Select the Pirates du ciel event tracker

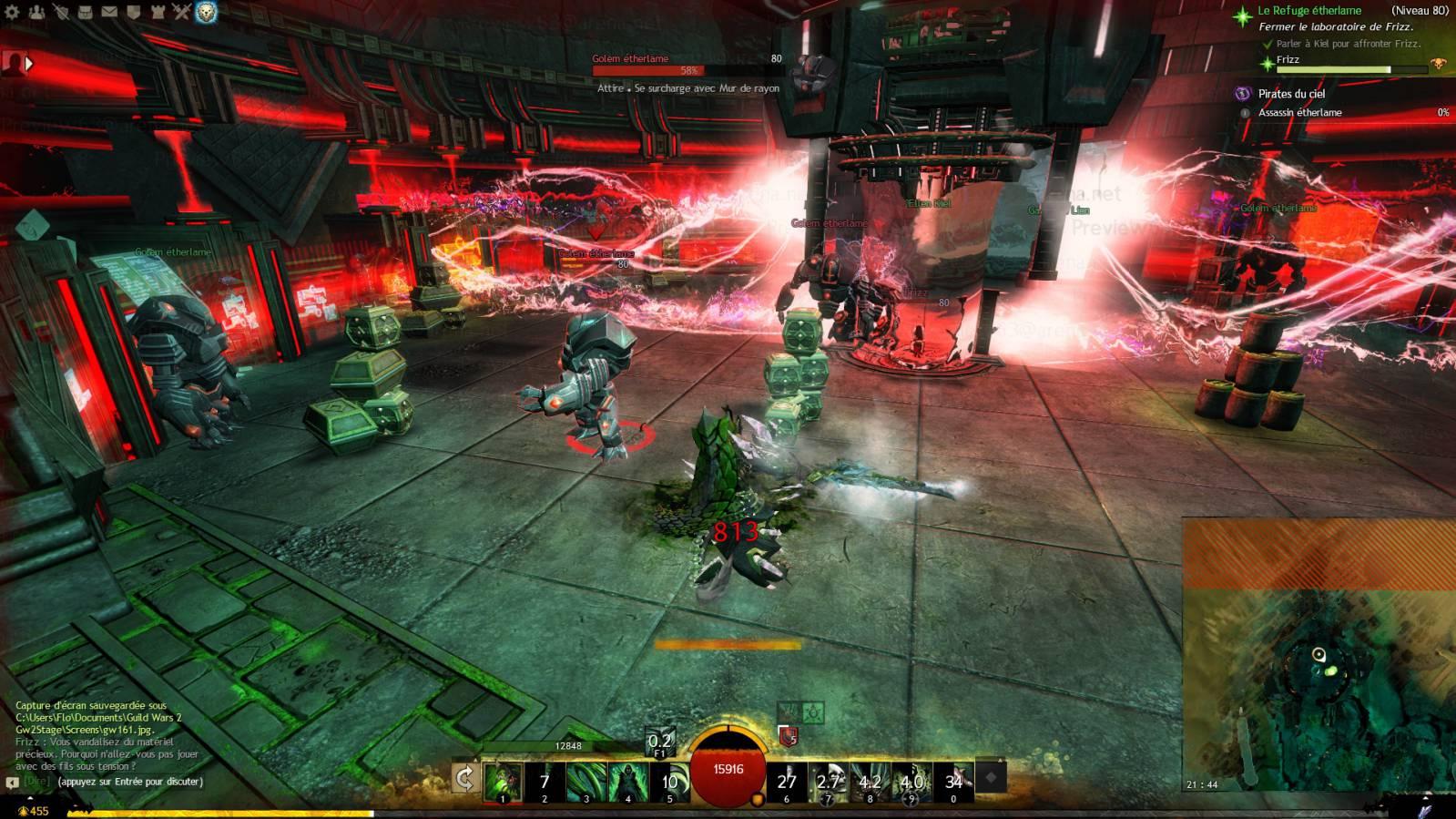point(1291,94)
